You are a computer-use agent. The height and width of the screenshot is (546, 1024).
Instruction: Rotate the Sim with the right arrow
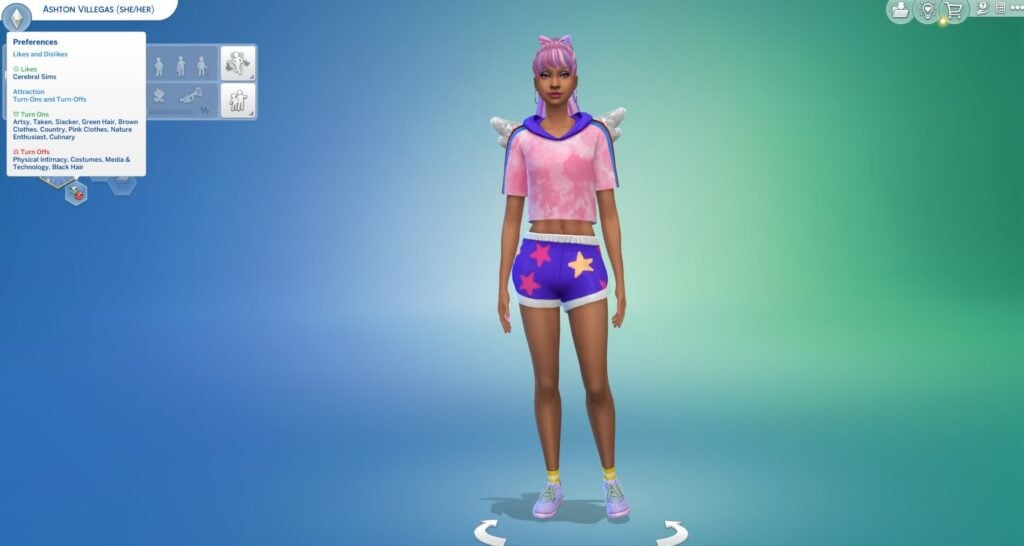pyautogui.click(x=671, y=532)
